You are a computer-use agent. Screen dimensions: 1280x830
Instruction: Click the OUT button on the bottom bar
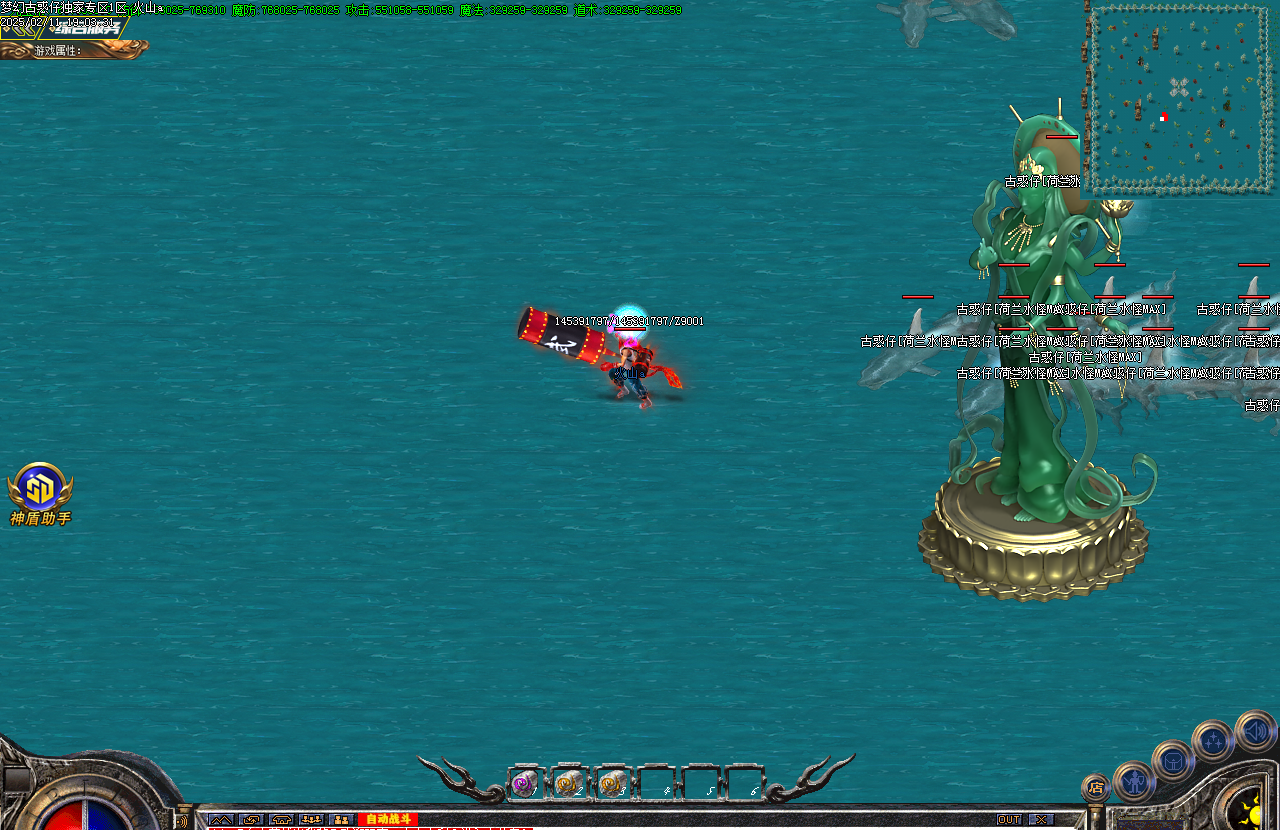click(1008, 819)
